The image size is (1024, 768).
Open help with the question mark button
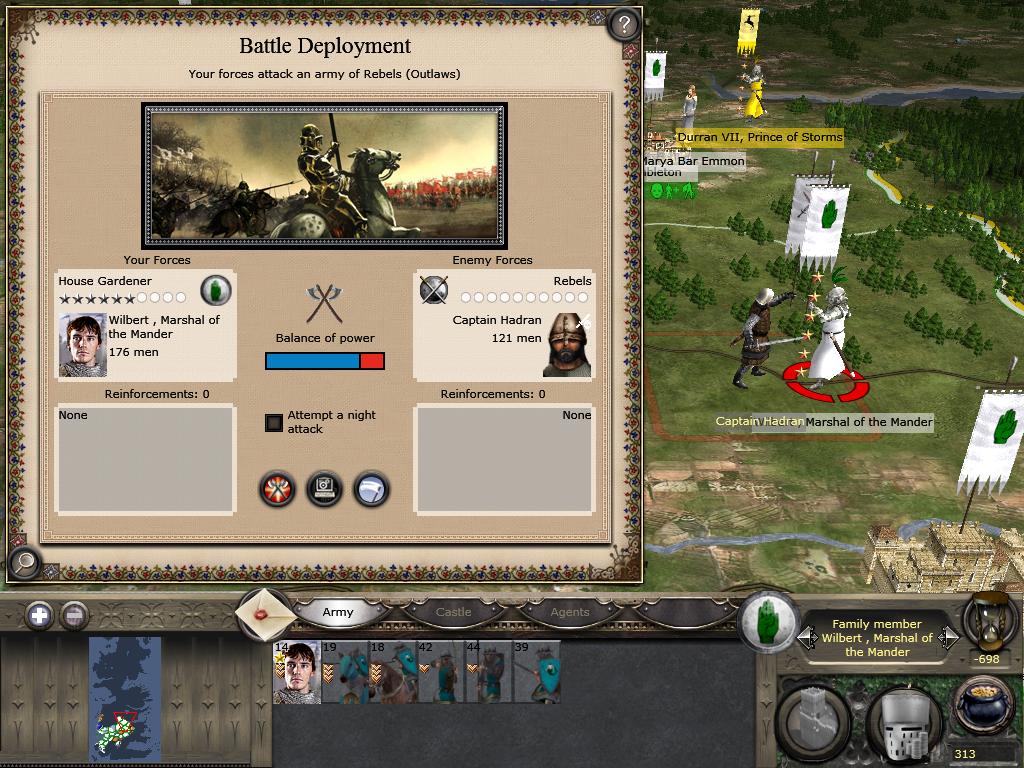623,24
